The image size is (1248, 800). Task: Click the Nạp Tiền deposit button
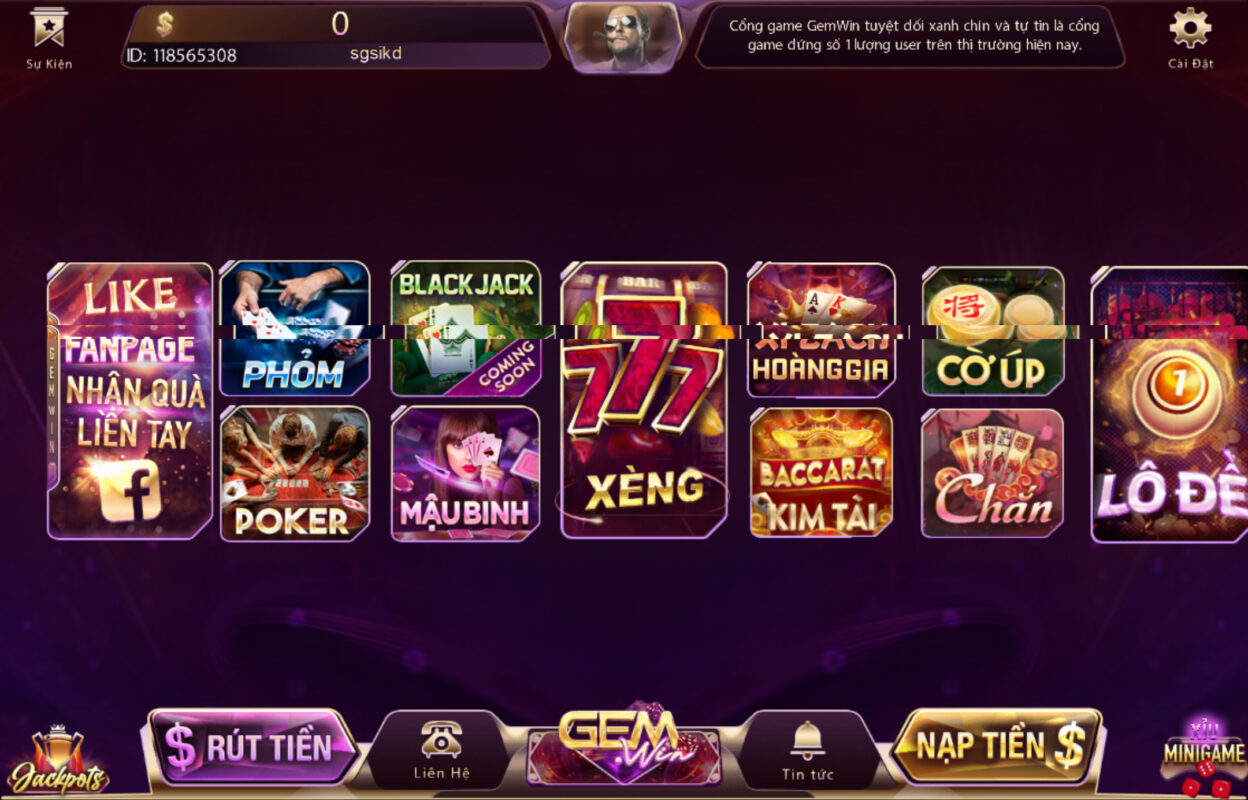(x=997, y=746)
